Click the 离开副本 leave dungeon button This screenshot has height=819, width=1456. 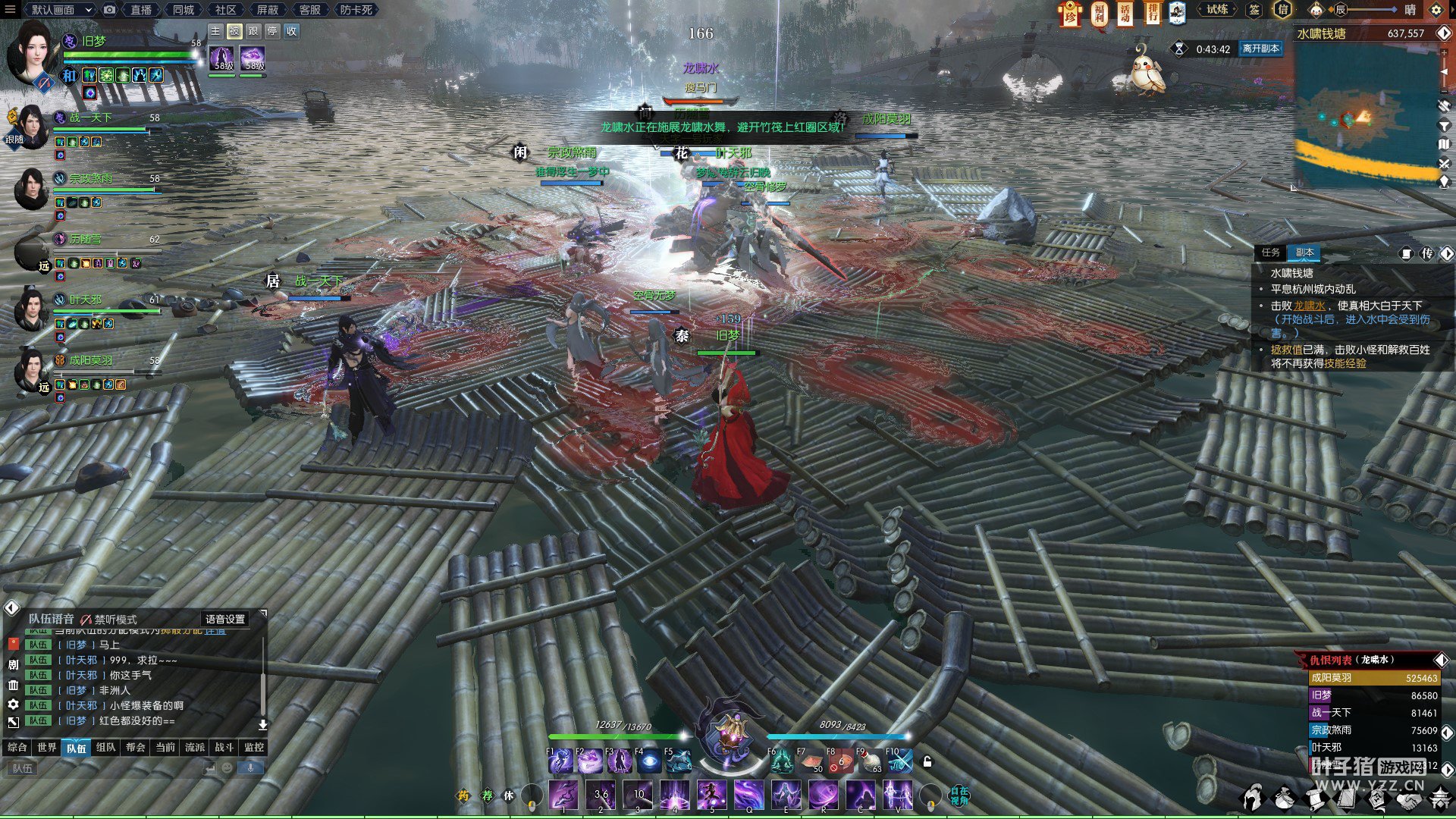tap(1260, 49)
